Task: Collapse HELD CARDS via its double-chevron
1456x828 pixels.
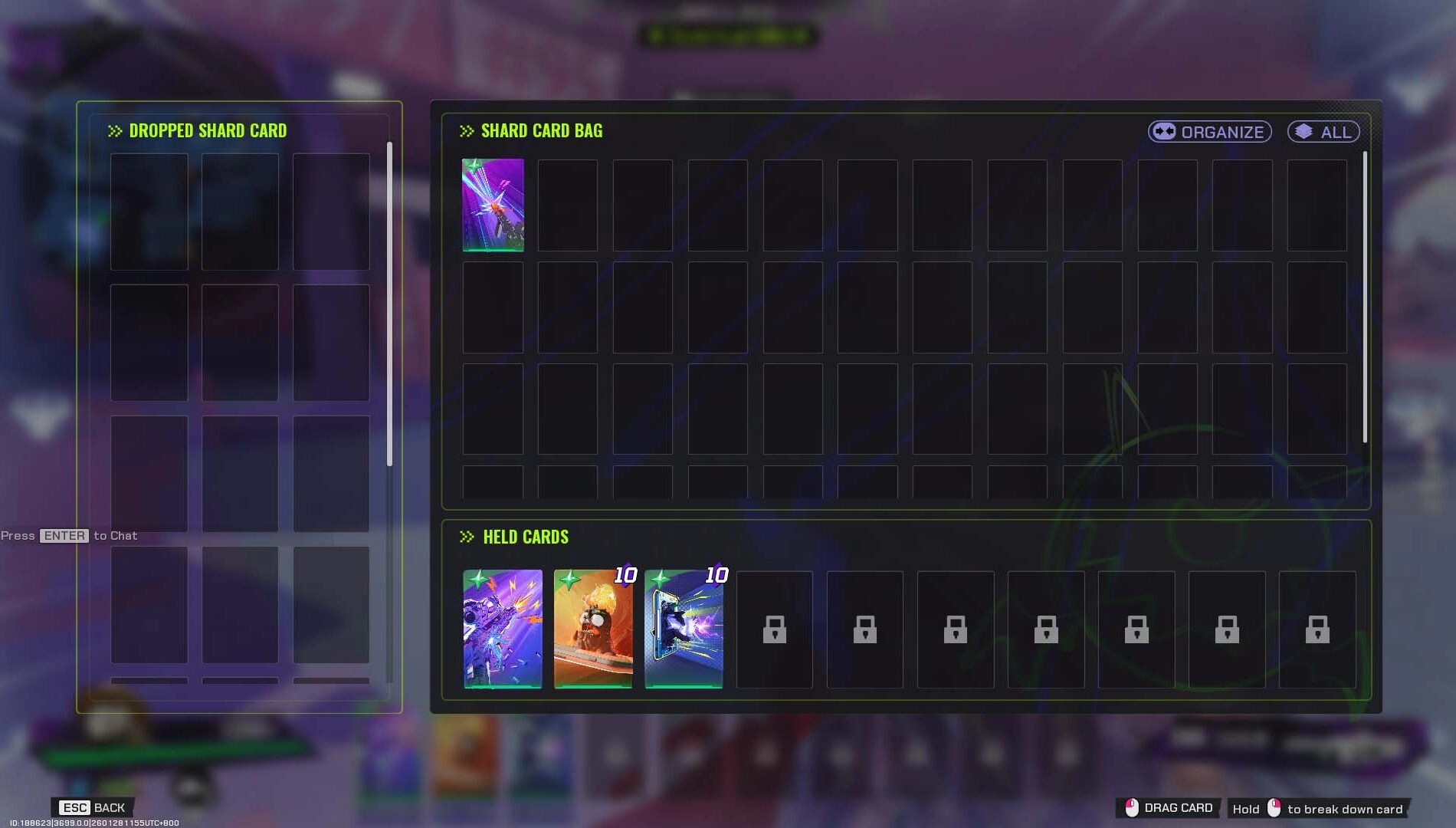Action: [466, 537]
